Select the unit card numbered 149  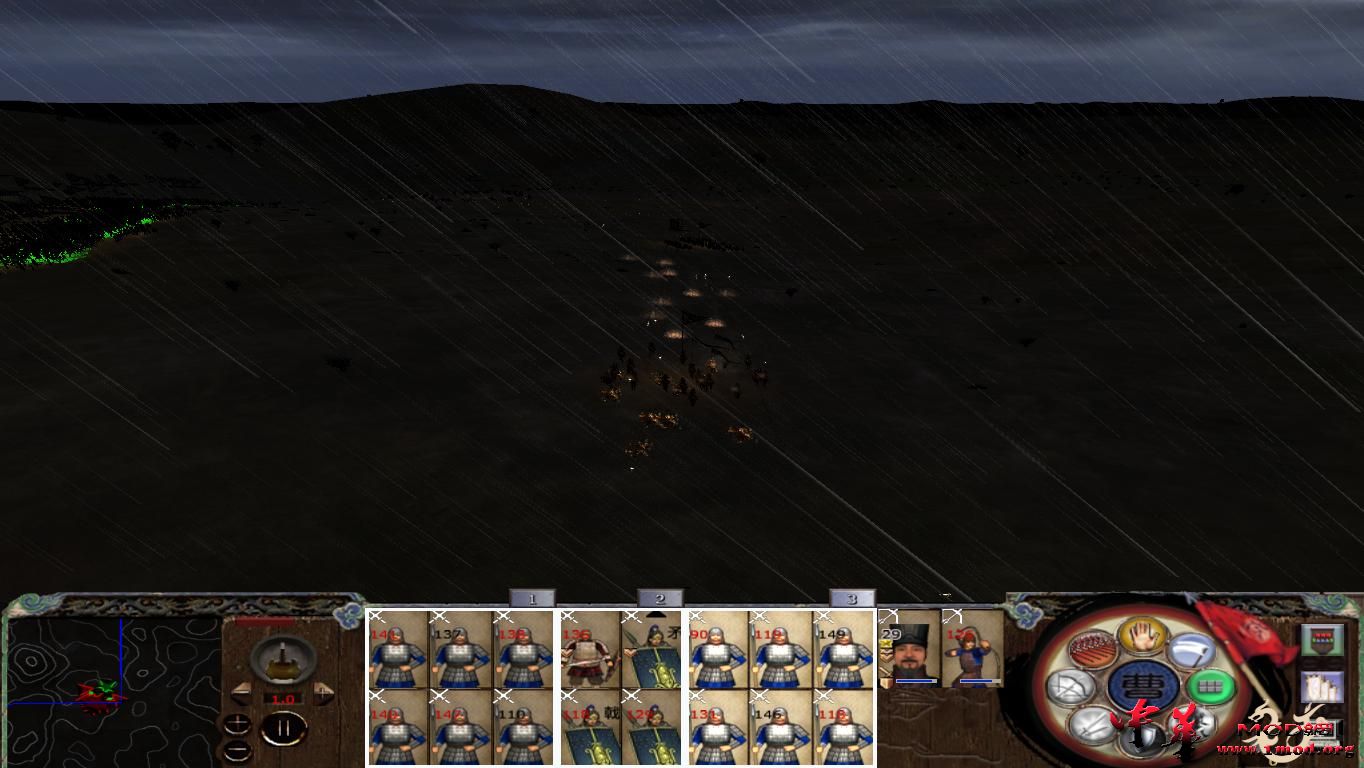point(843,655)
